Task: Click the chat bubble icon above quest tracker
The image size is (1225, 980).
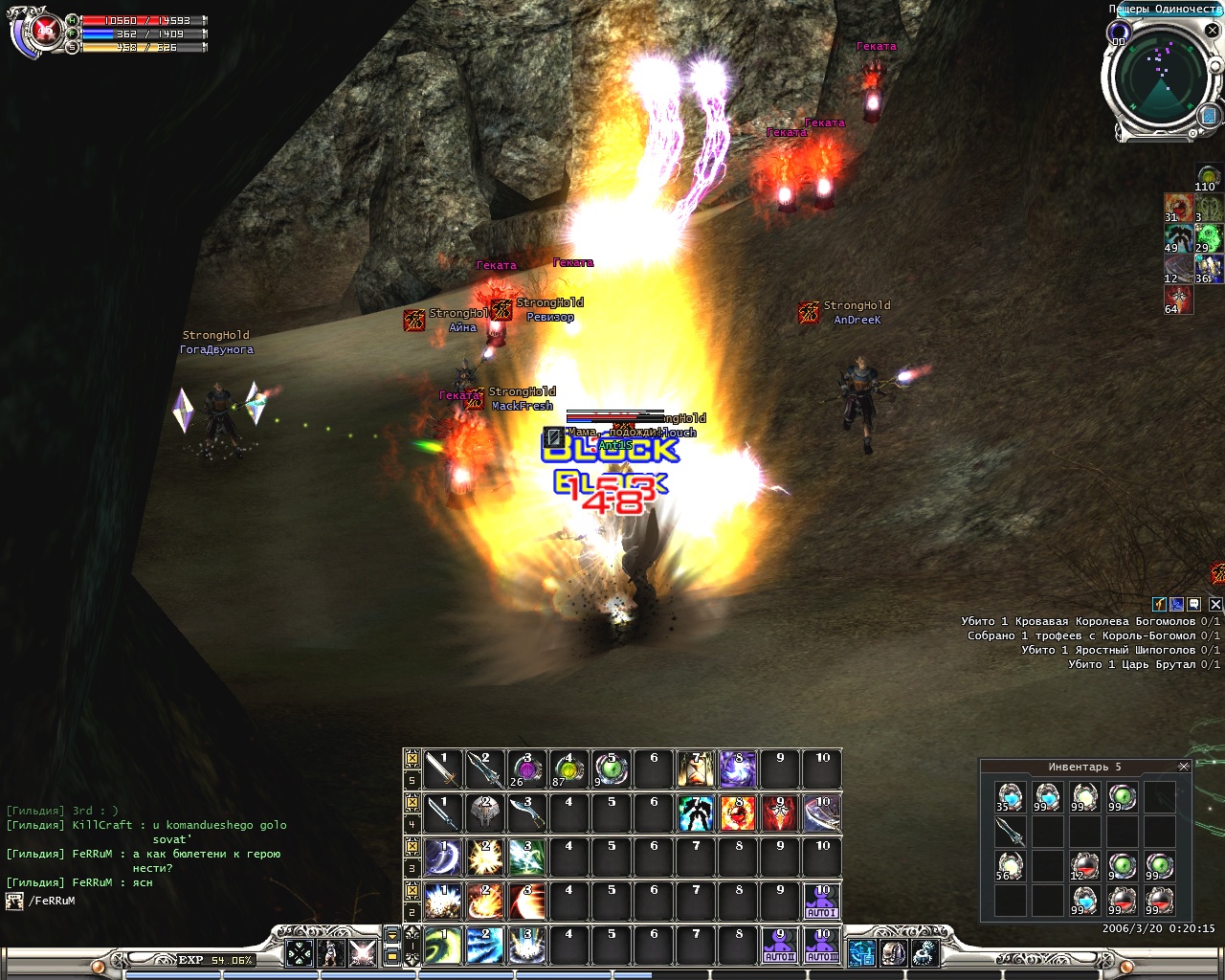Action: point(1193,604)
